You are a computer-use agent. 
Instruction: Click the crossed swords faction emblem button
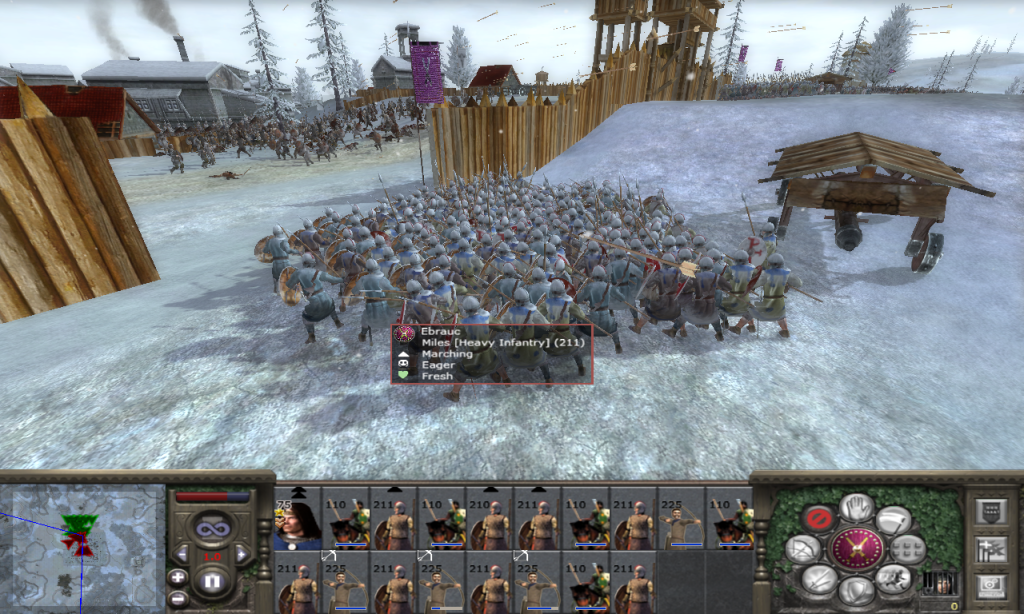point(856,549)
